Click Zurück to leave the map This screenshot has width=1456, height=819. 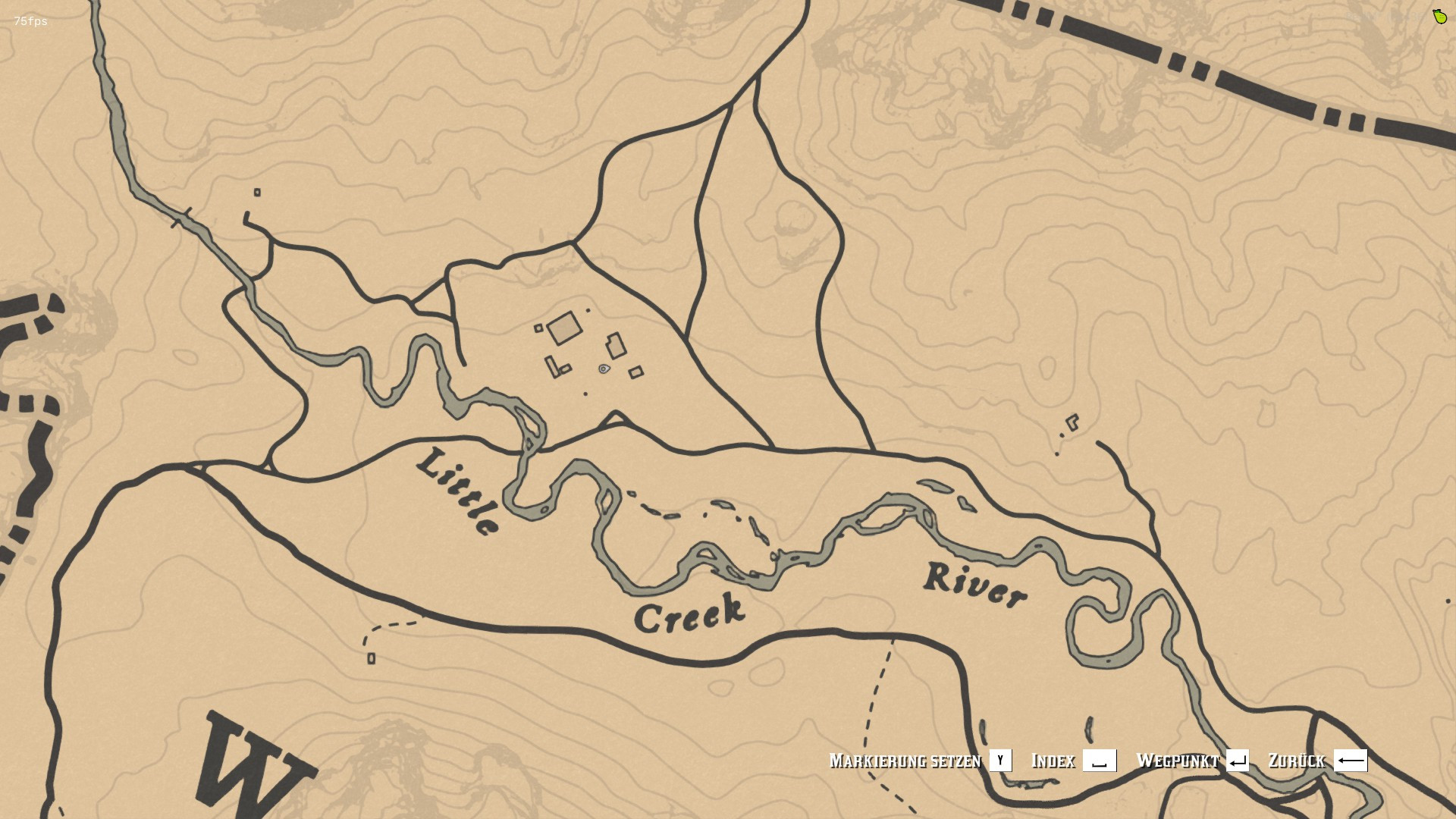click(x=1297, y=761)
